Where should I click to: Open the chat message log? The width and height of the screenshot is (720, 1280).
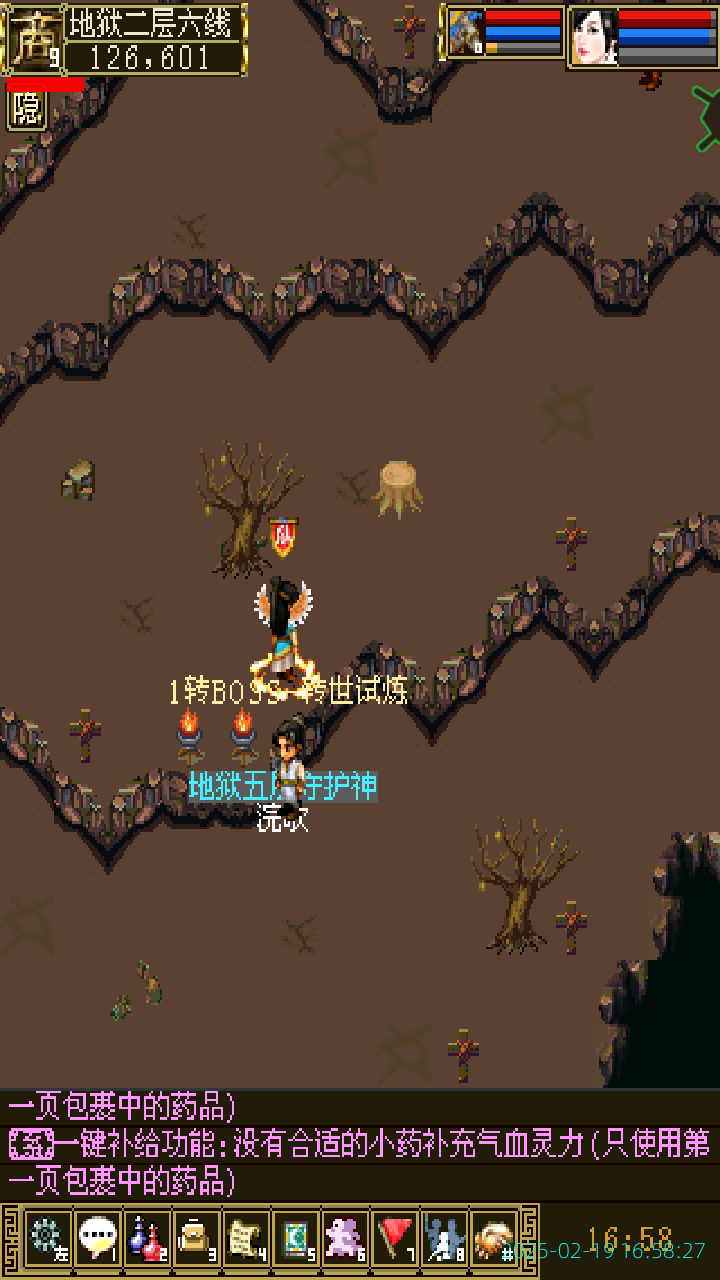[360, 1144]
